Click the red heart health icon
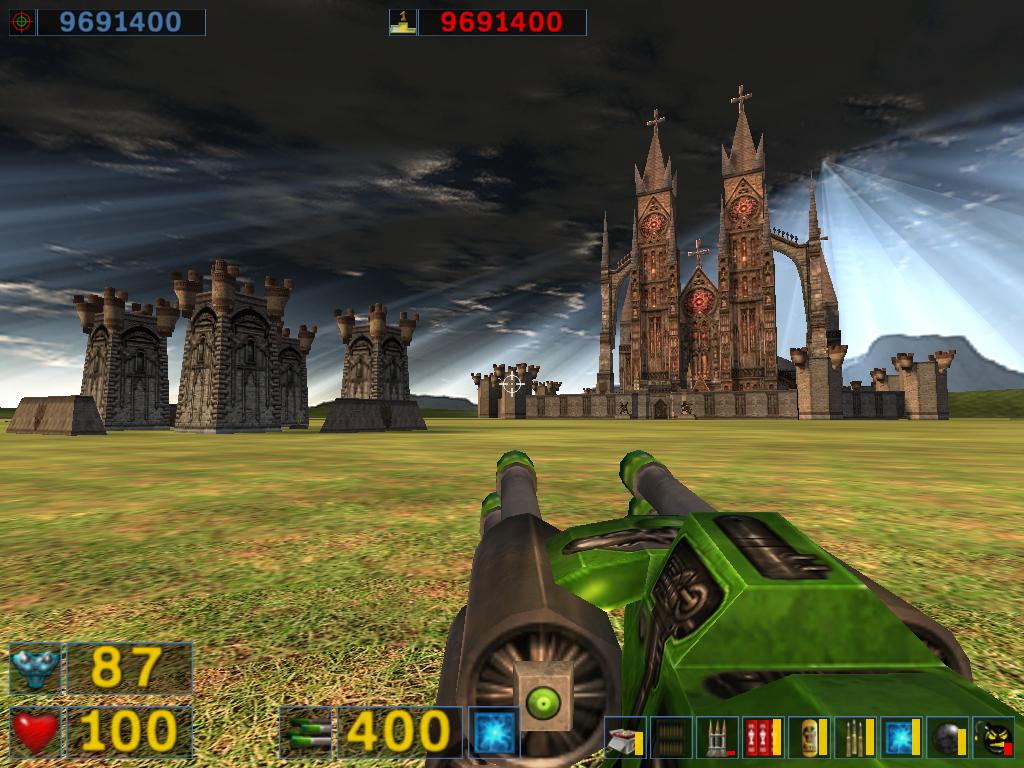This screenshot has width=1024, height=768. coord(35,732)
